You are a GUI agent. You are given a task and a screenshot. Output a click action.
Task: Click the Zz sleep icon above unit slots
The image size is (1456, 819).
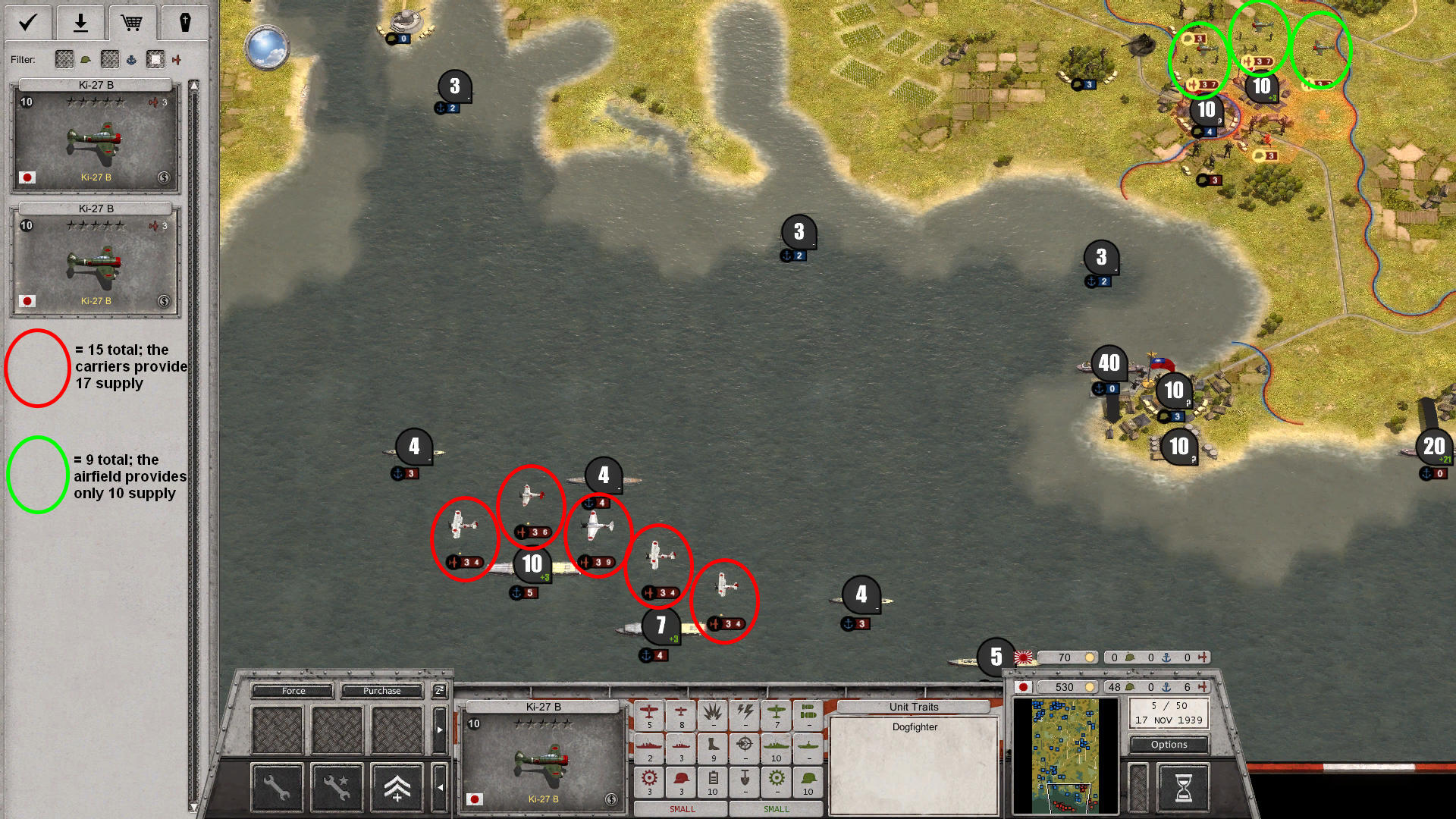(x=438, y=691)
